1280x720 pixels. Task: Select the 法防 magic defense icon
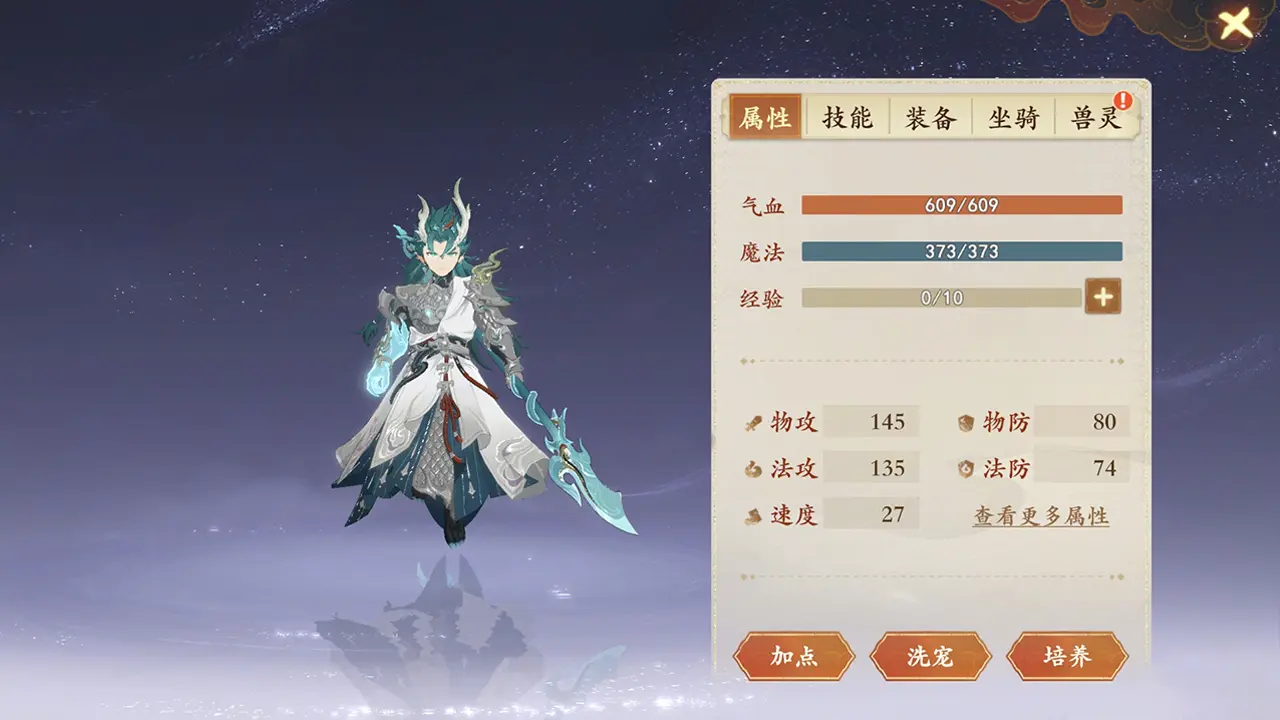point(964,468)
